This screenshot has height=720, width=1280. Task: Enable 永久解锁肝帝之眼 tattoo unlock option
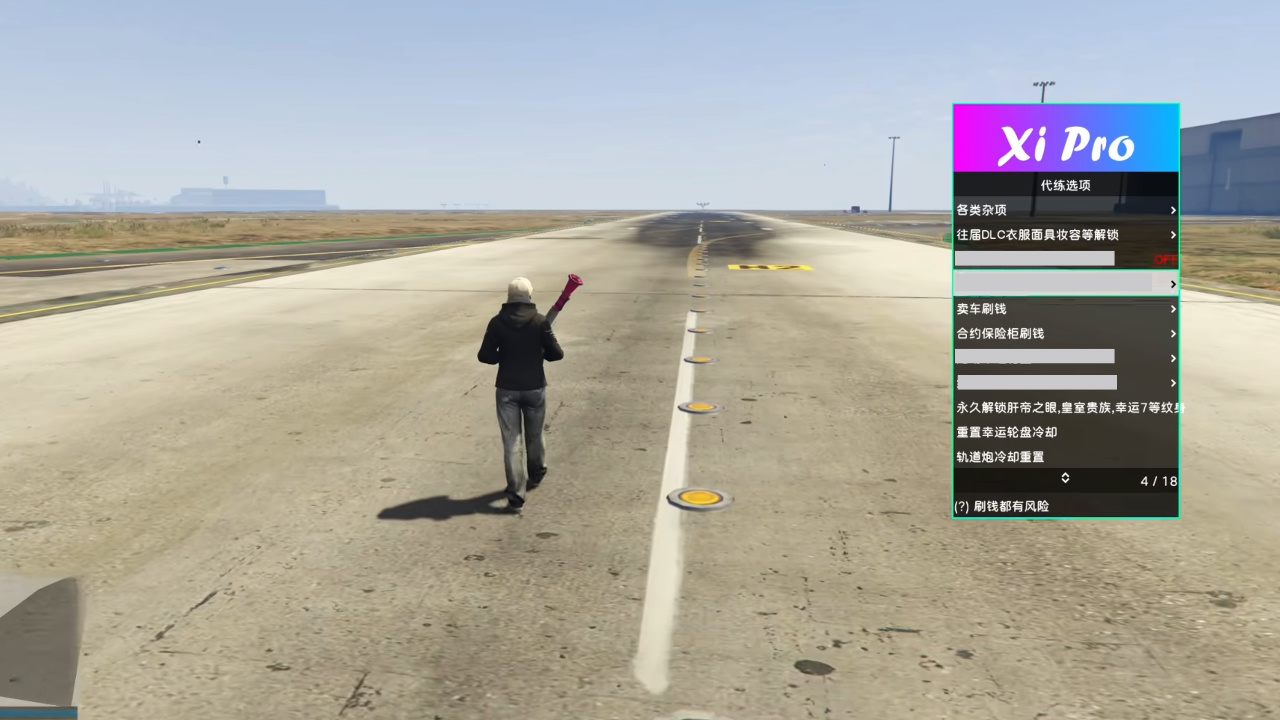1065,407
